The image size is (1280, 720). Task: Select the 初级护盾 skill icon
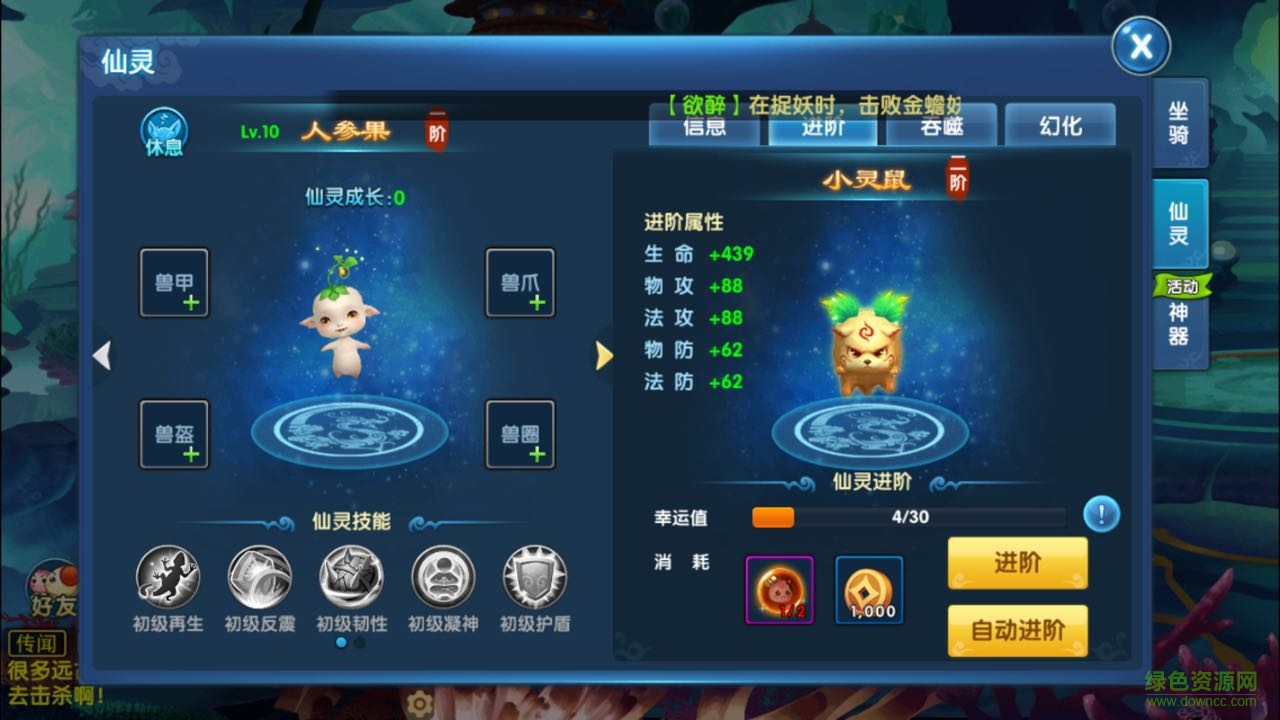pyautogui.click(x=534, y=576)
